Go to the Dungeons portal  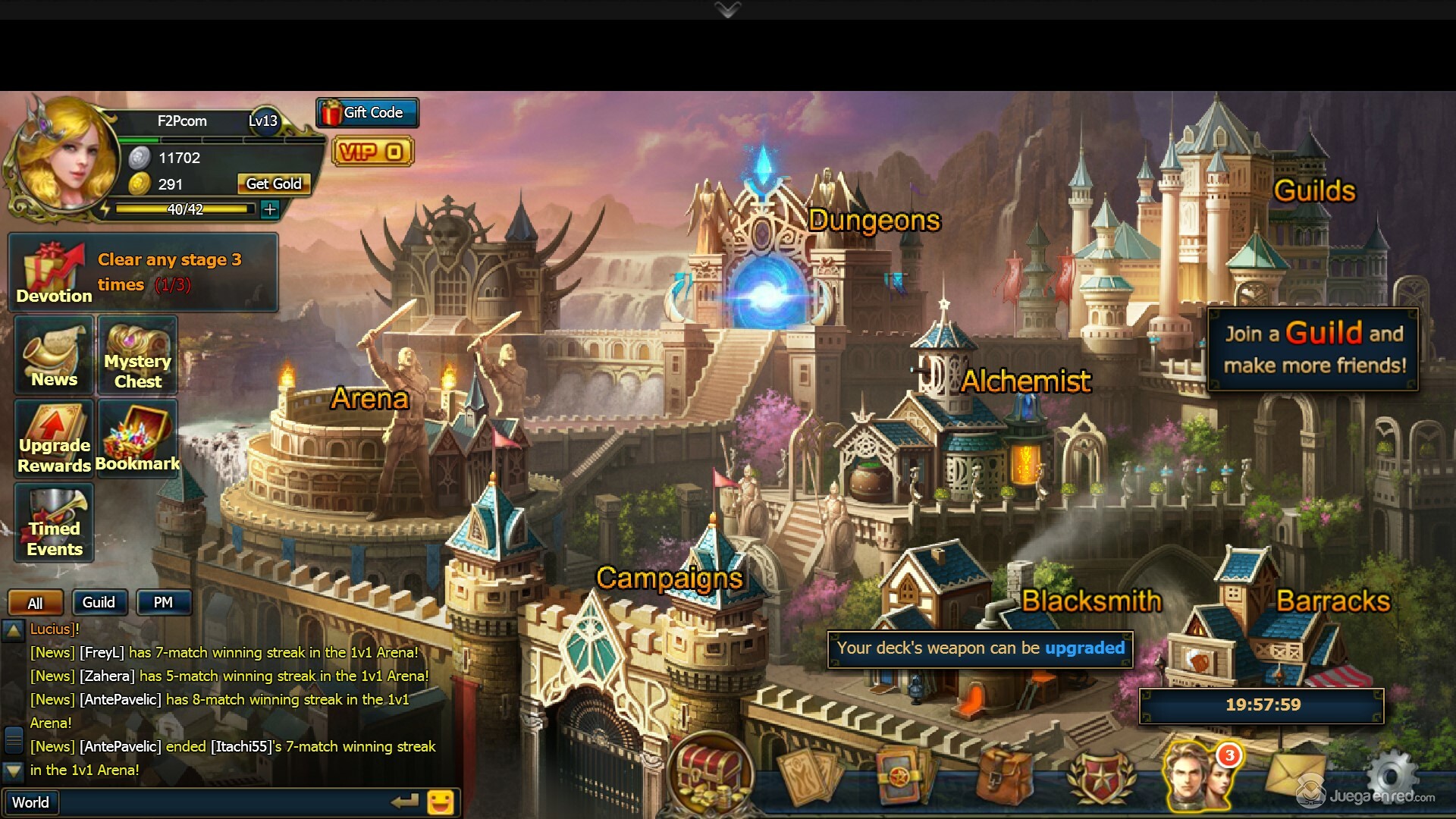[766, 292]
